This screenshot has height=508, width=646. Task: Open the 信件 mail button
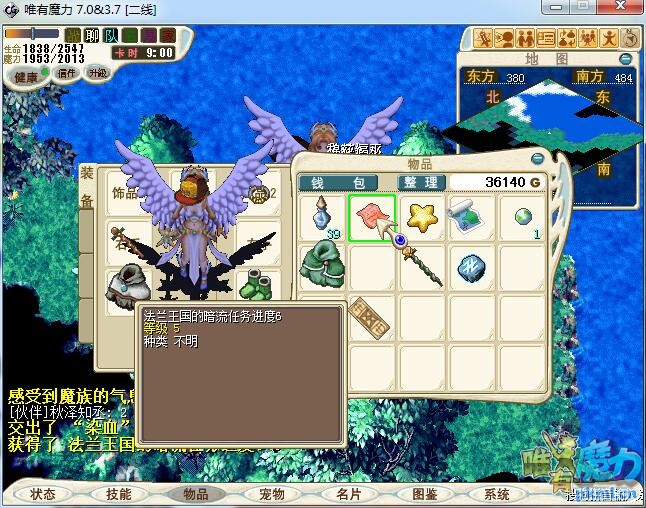(x=67, y=73)
